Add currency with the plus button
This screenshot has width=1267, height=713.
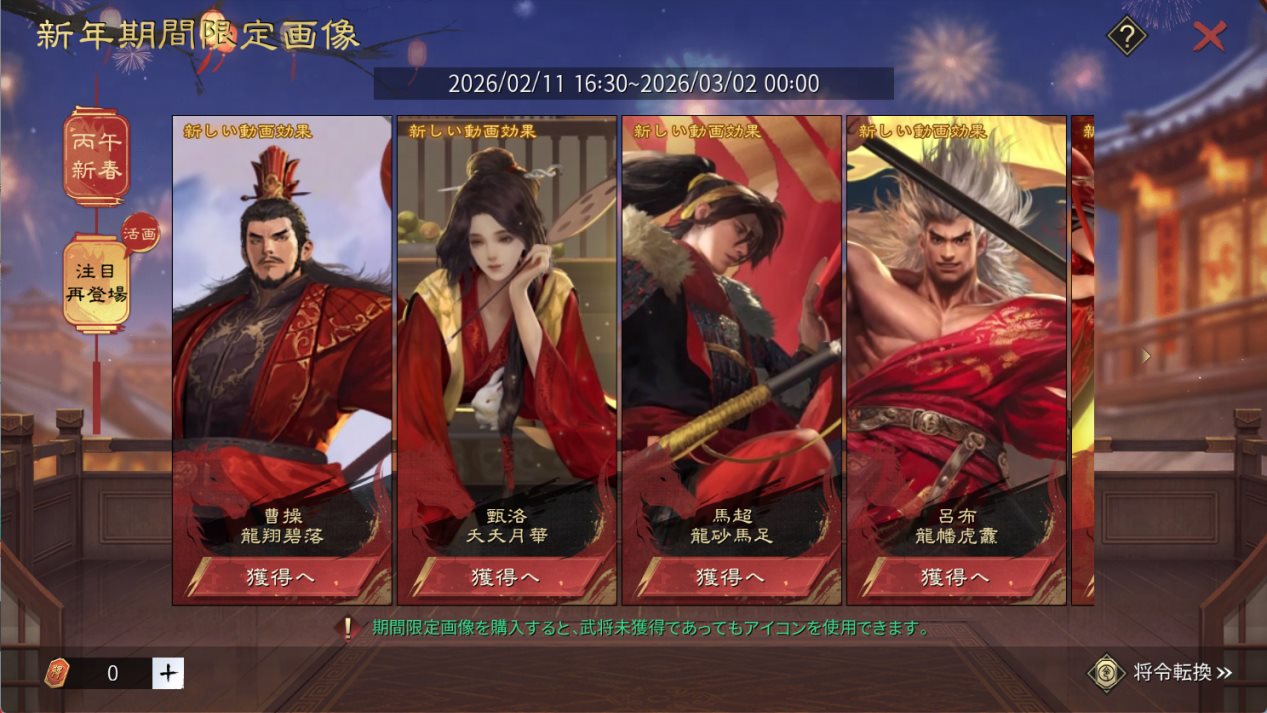(x=168, y=673)
